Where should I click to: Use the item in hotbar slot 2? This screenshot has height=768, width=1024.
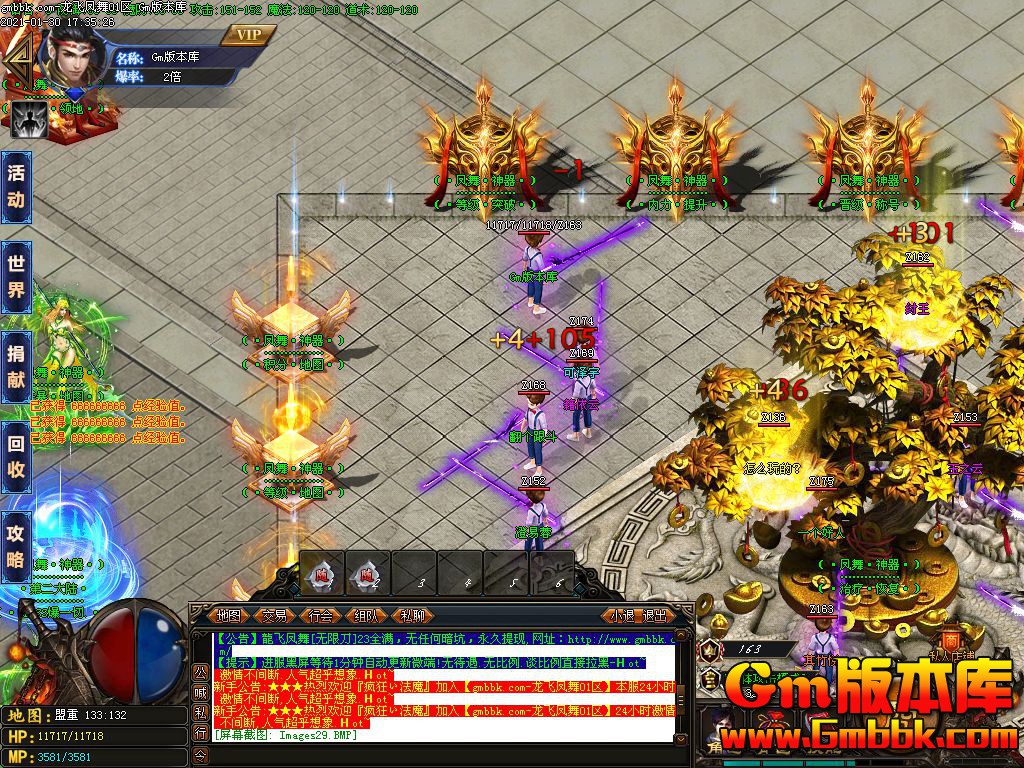click(x=368, y=575)
